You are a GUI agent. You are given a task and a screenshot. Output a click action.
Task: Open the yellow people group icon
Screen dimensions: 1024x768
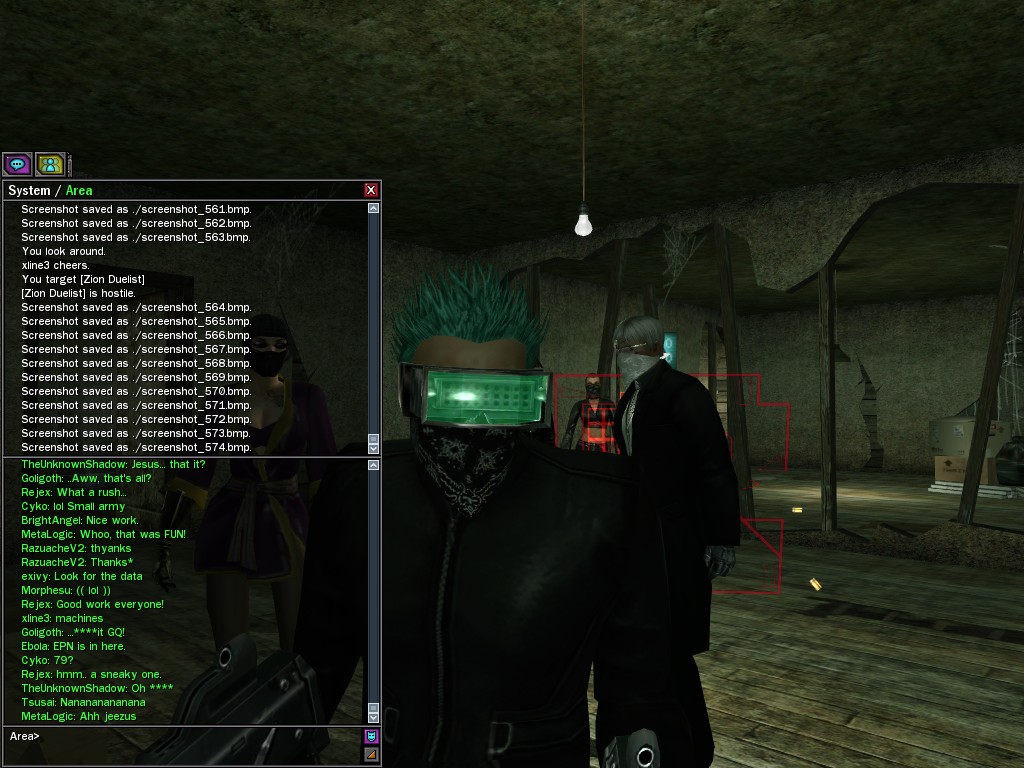click(50, 164)
